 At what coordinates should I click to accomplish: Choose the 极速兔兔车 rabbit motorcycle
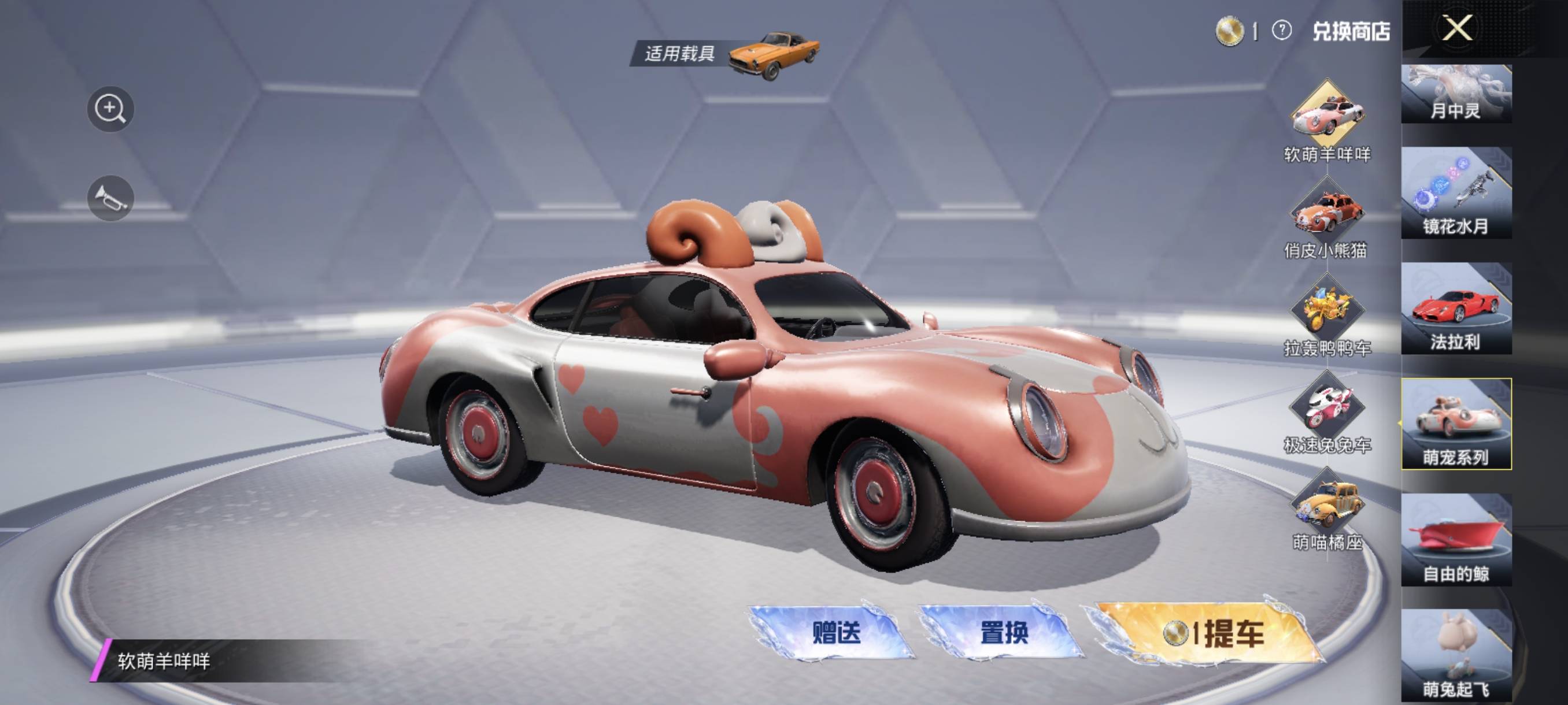(x=1327, y=407)
